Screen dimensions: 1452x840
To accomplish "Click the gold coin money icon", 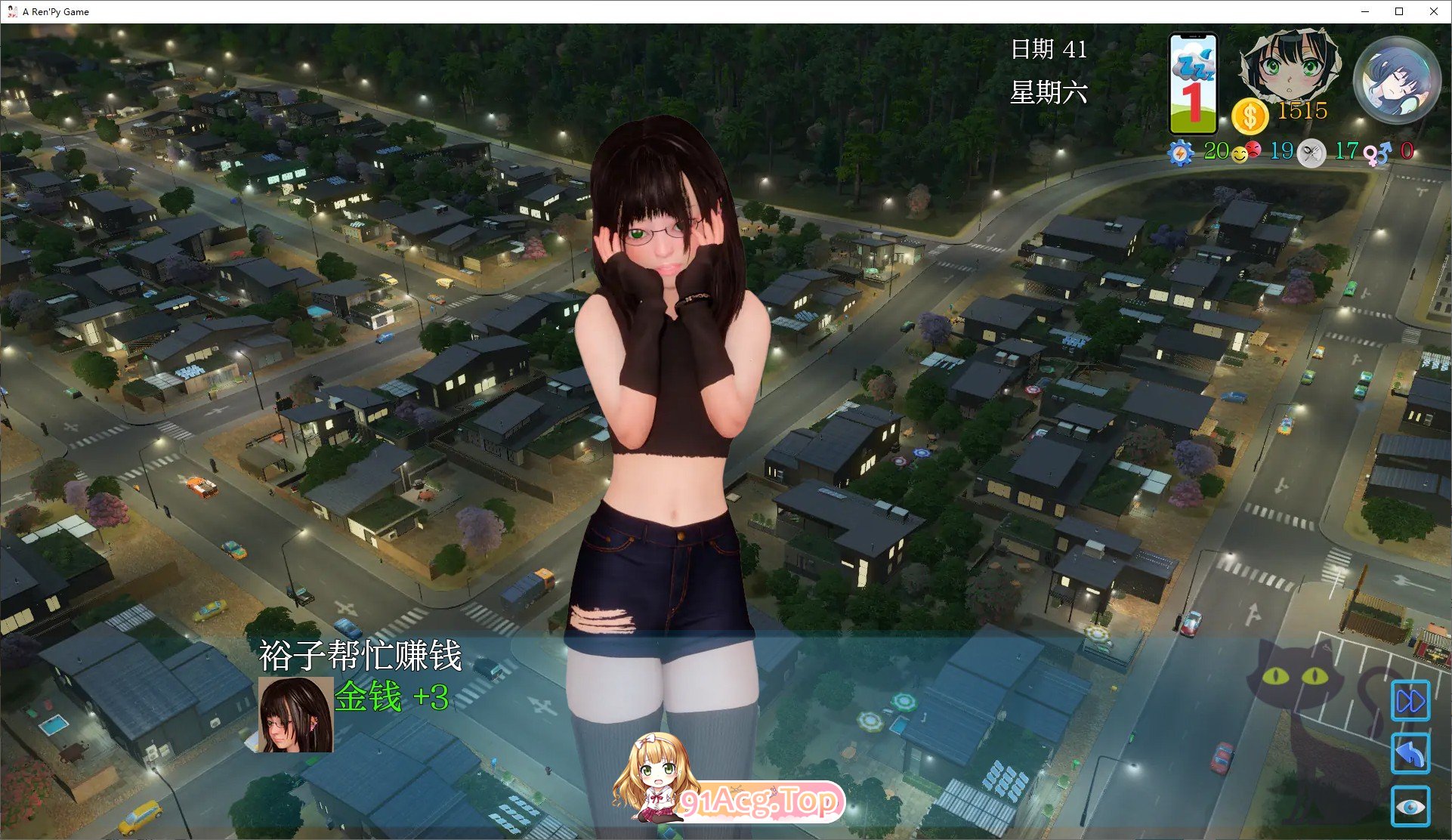I will tap(1250, 113).
